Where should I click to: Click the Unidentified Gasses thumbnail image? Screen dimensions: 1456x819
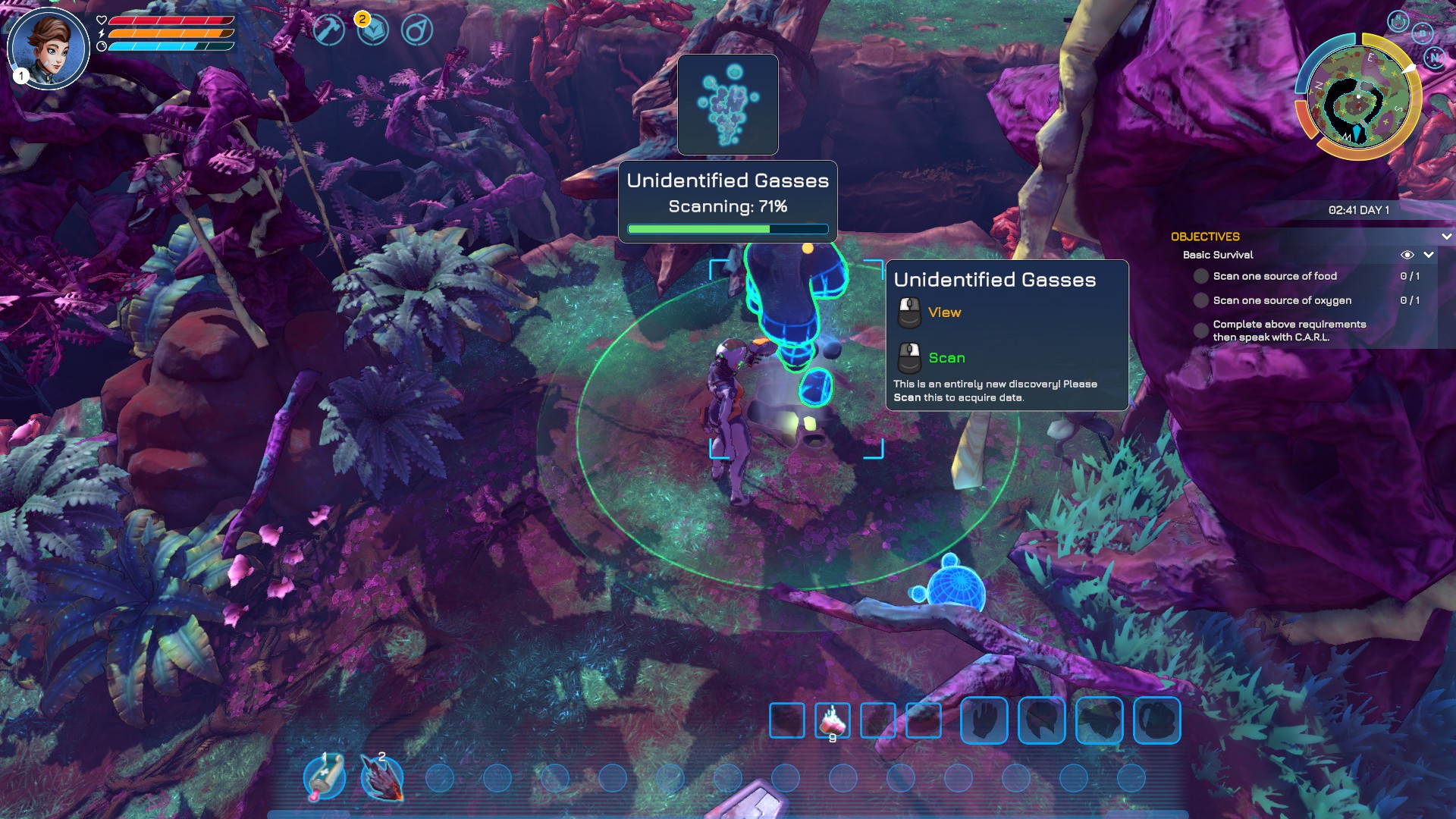(x=728, y=105)
